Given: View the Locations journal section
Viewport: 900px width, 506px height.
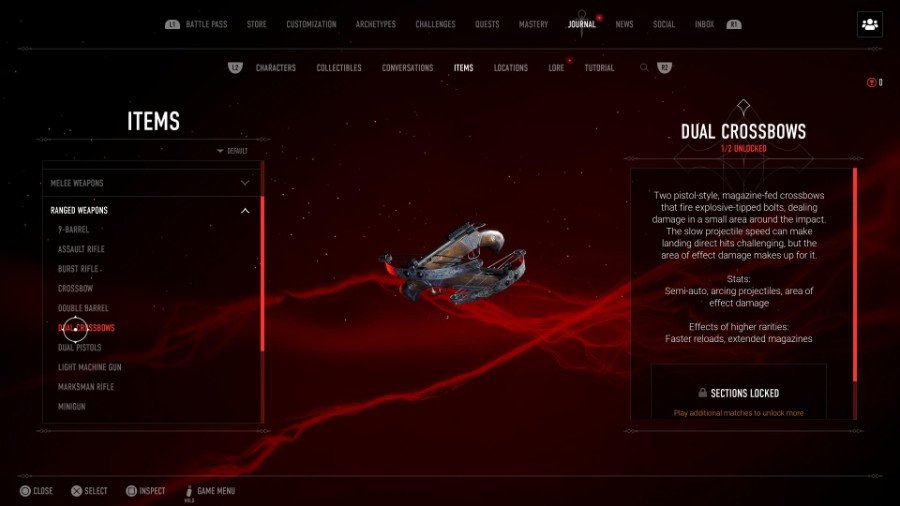Looking at the screenshot, I should [x=510, y=68].
